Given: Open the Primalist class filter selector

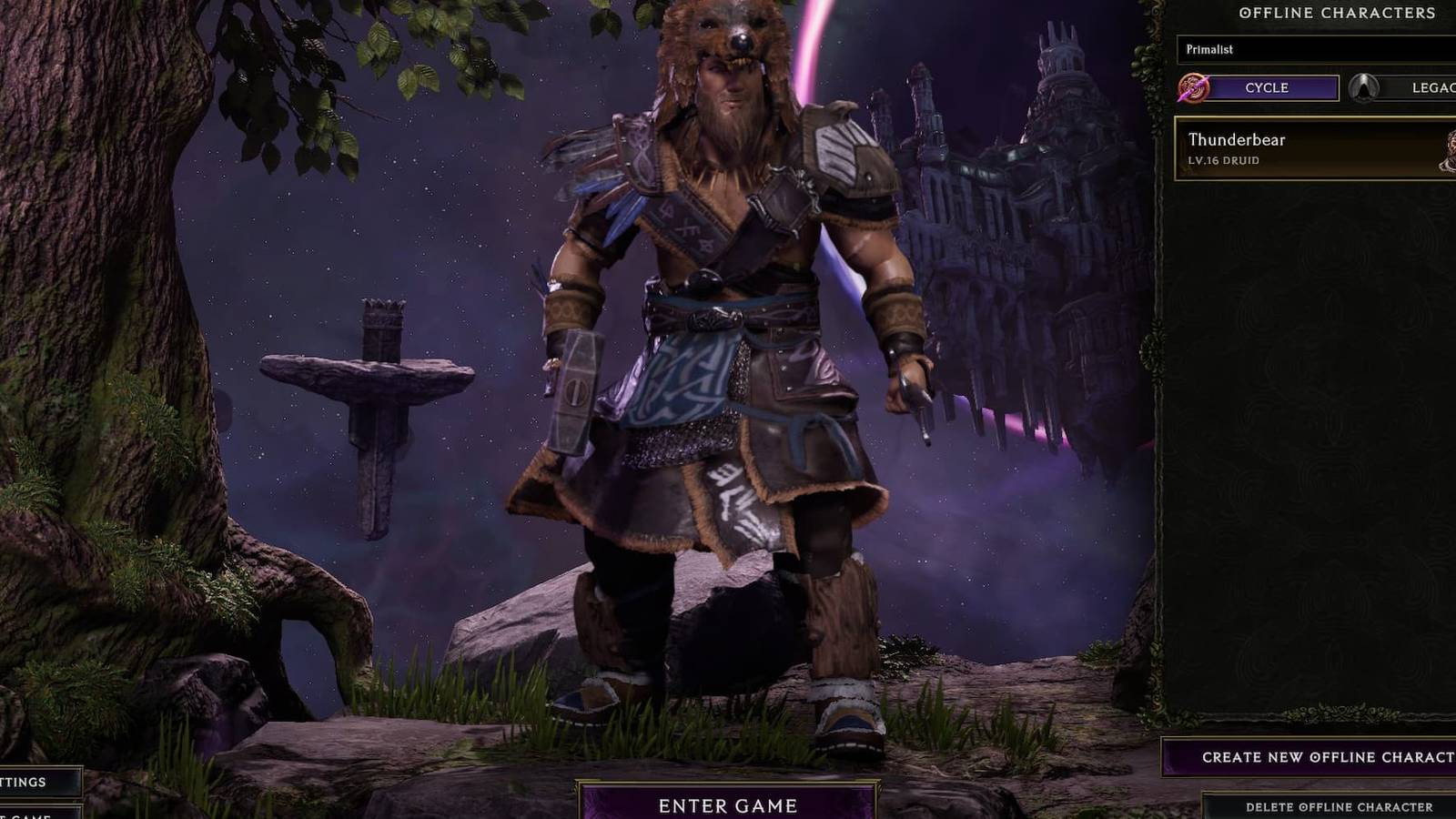Looking at the screenshot, I should [1310, 50].
